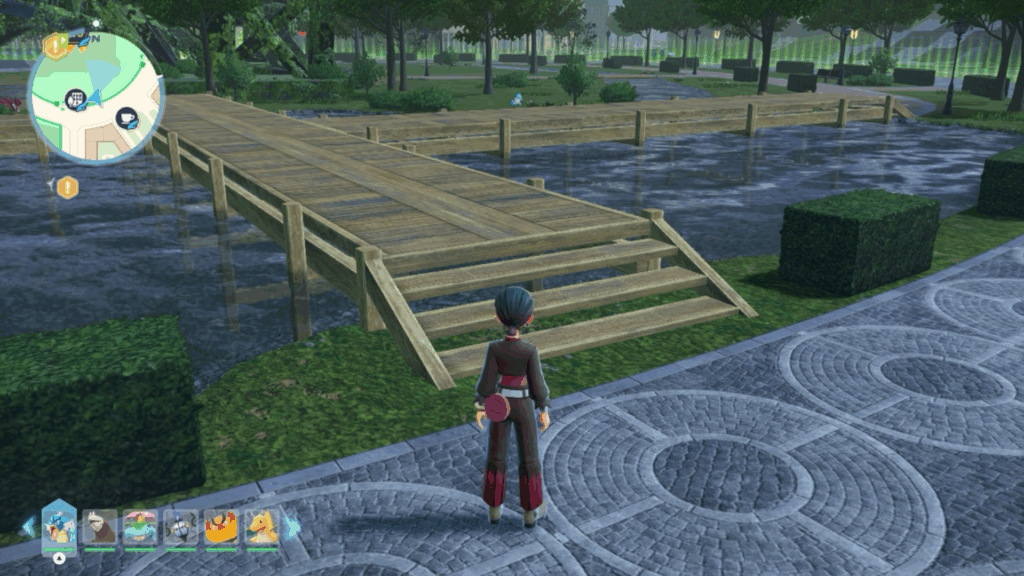Choose the brown Pokémon in second party slot

coord(100,527)
